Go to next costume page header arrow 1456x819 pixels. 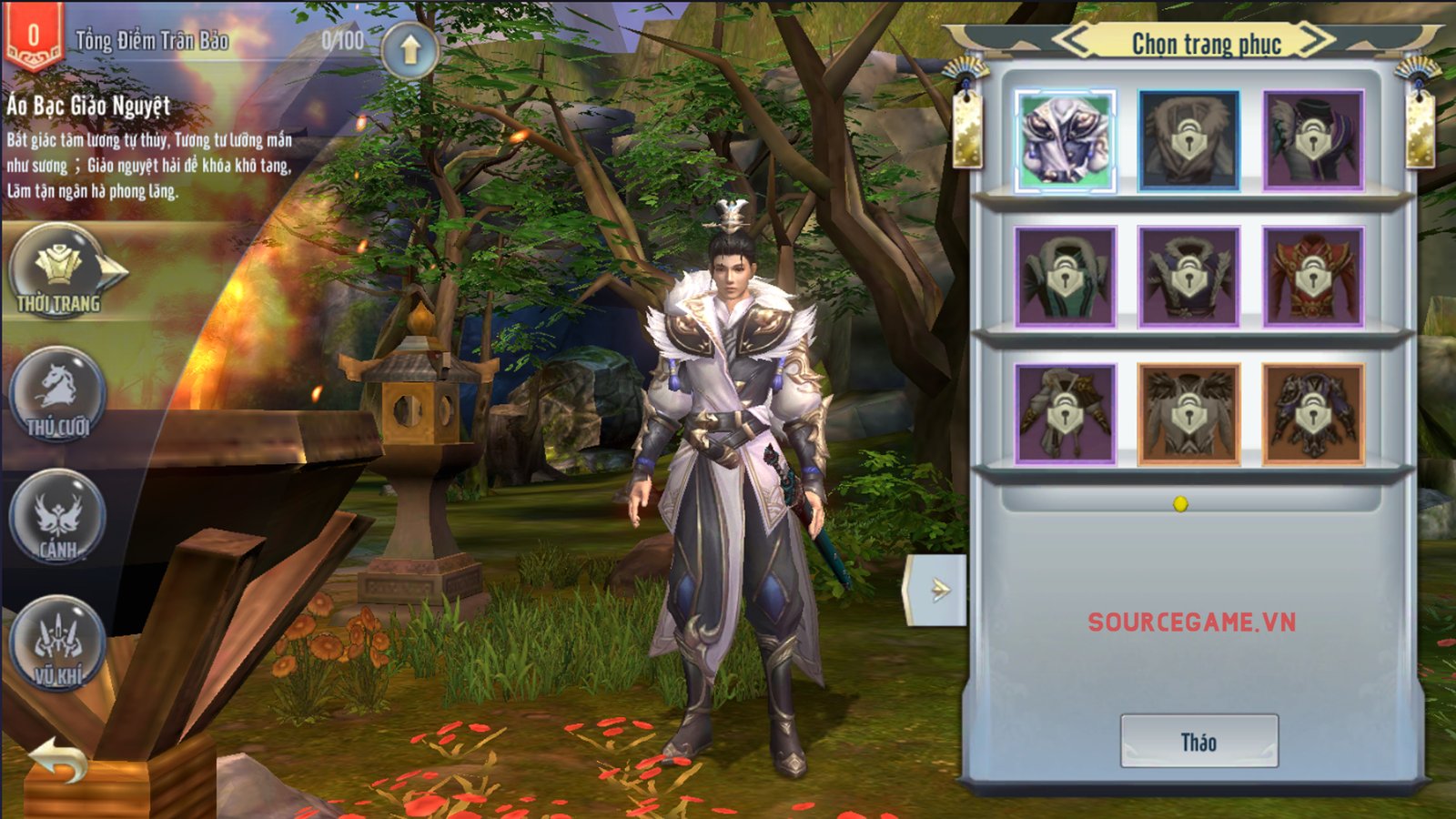(1316, 40)
